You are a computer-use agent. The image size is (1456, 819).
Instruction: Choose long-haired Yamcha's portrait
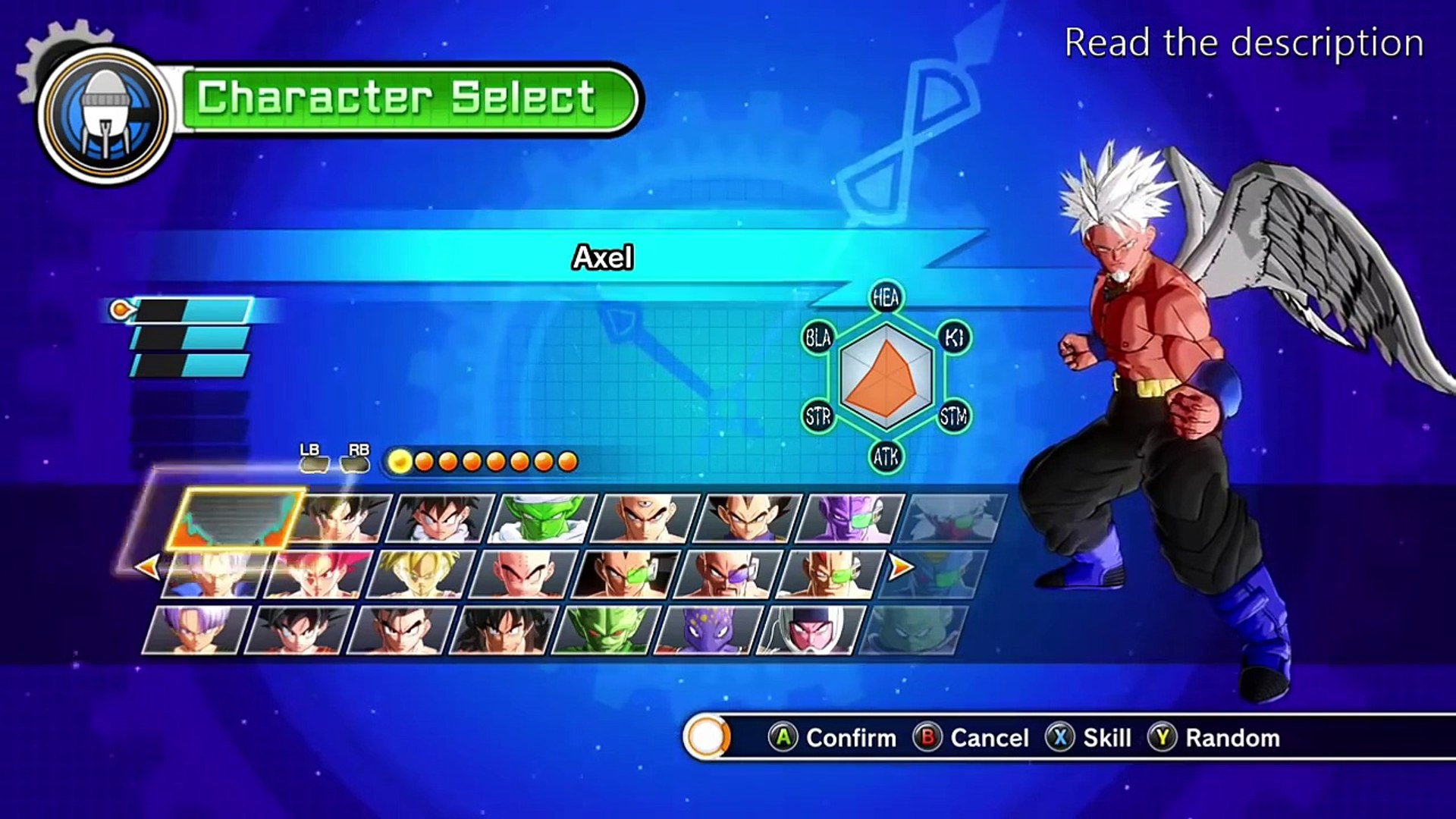tap(504, 629)
